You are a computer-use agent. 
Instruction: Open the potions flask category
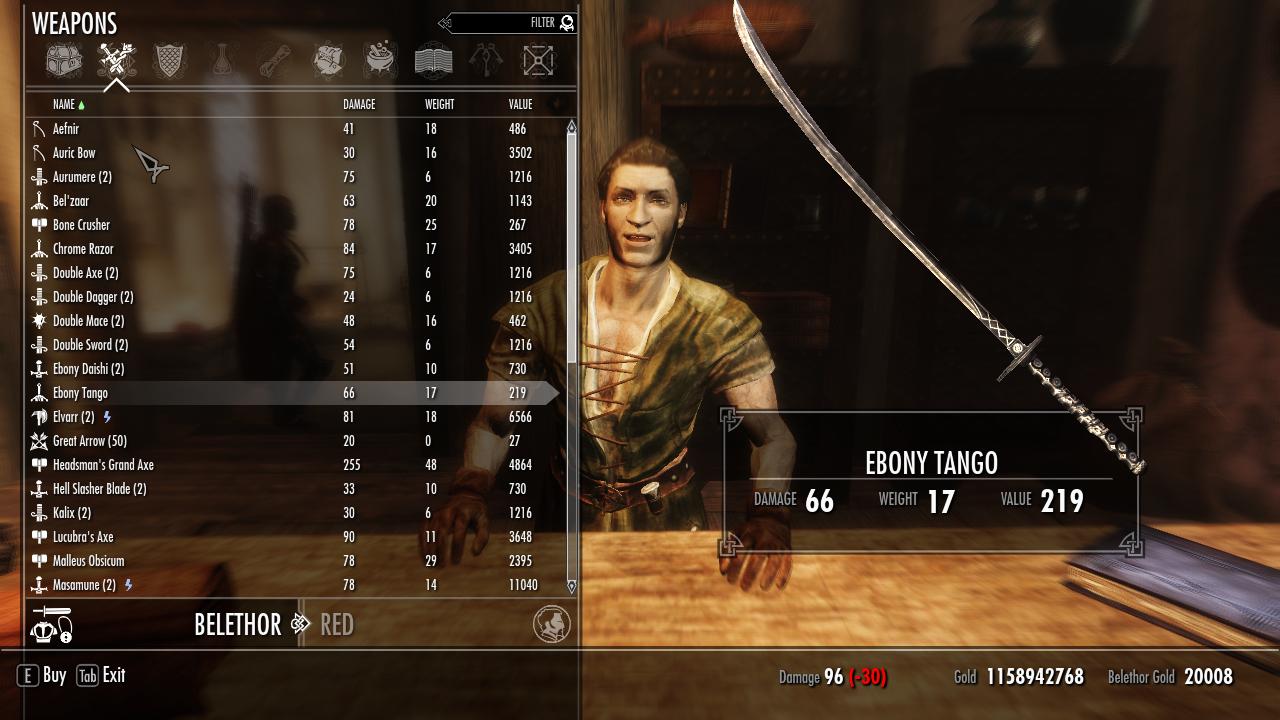(x=222, y=61)
